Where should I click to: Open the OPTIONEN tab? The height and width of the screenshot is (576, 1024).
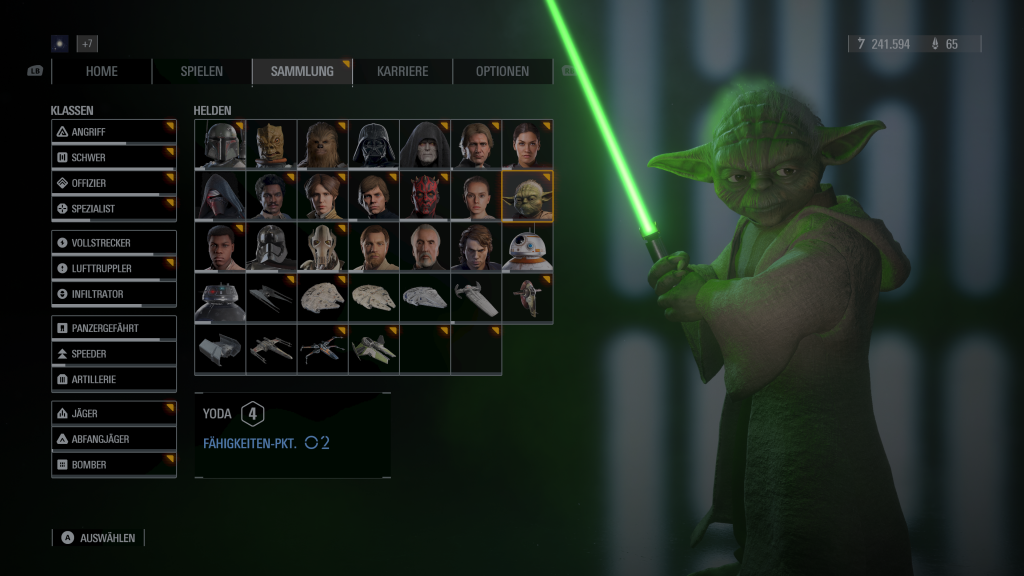pos(502,71)
